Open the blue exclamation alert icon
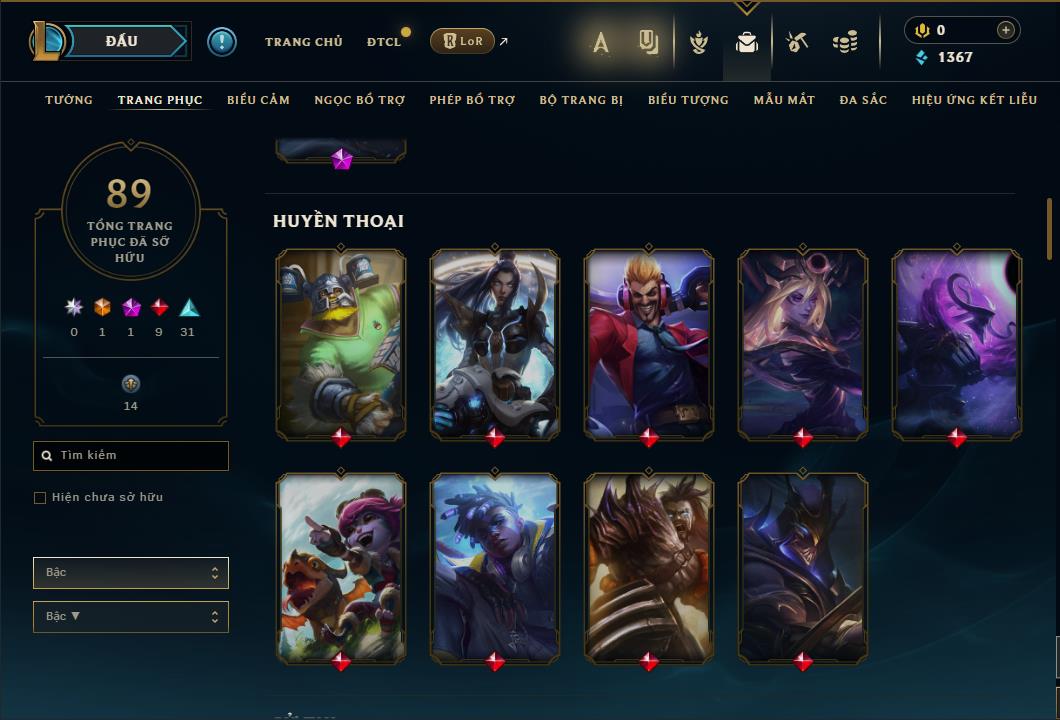1060x720 pixels. tap(222, 41)
